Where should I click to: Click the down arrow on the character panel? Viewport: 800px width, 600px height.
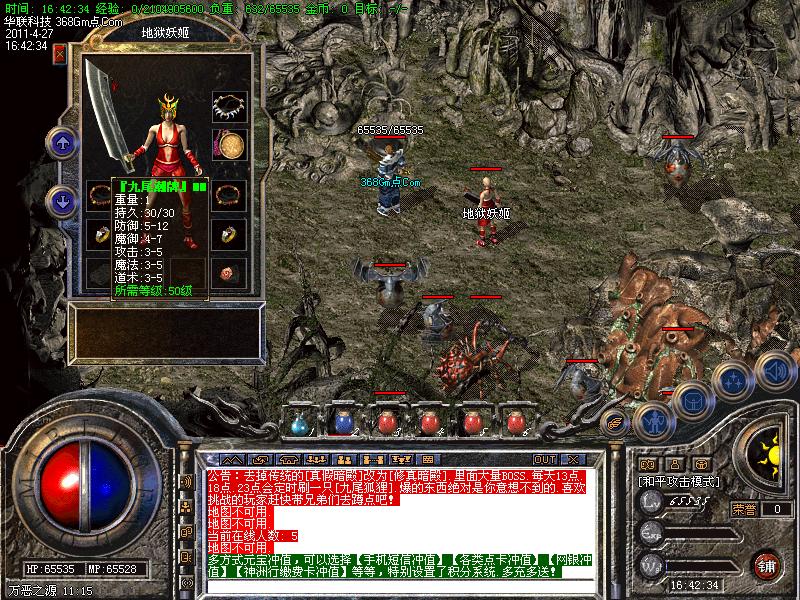pyautogui.click(x=62, y=200)
